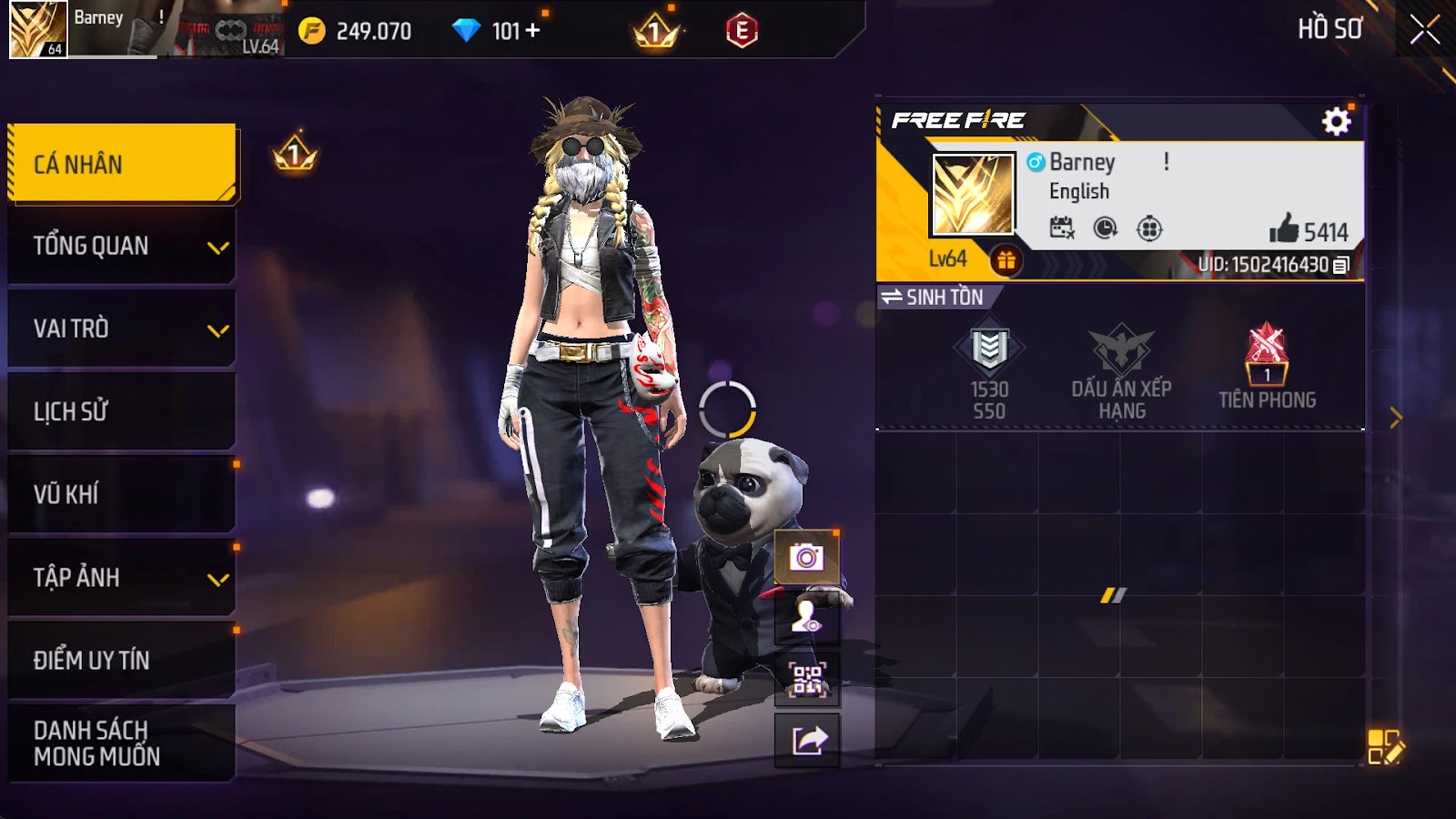The height and width of the screenshot is (819, 1456).
Task: Switch to the VŨ KHÍ tab
Action: pyautogui.click(x=121, y=494)
